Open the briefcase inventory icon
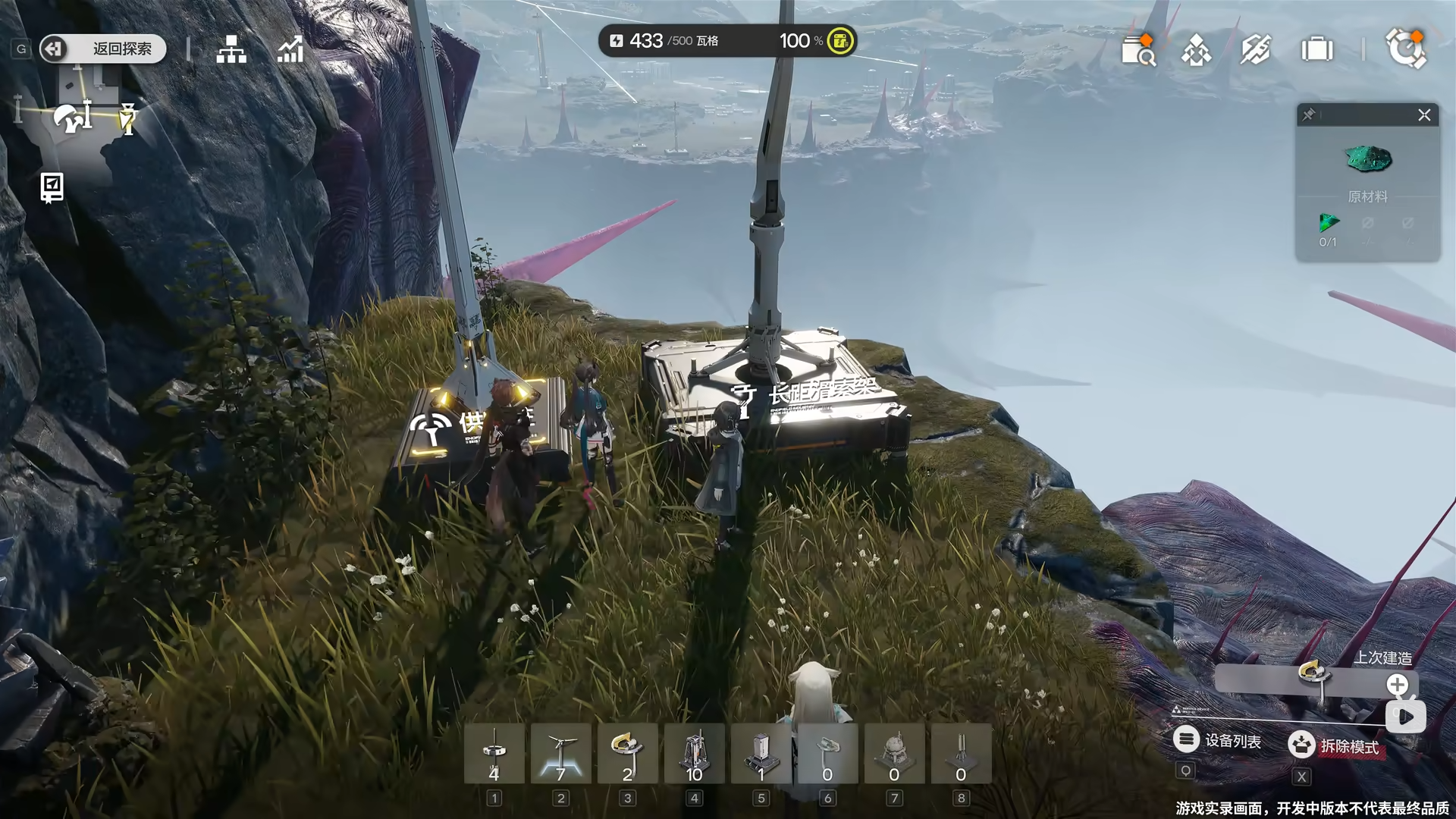This screenshot has height=819, width=1456. click(x=1316, y=51)
